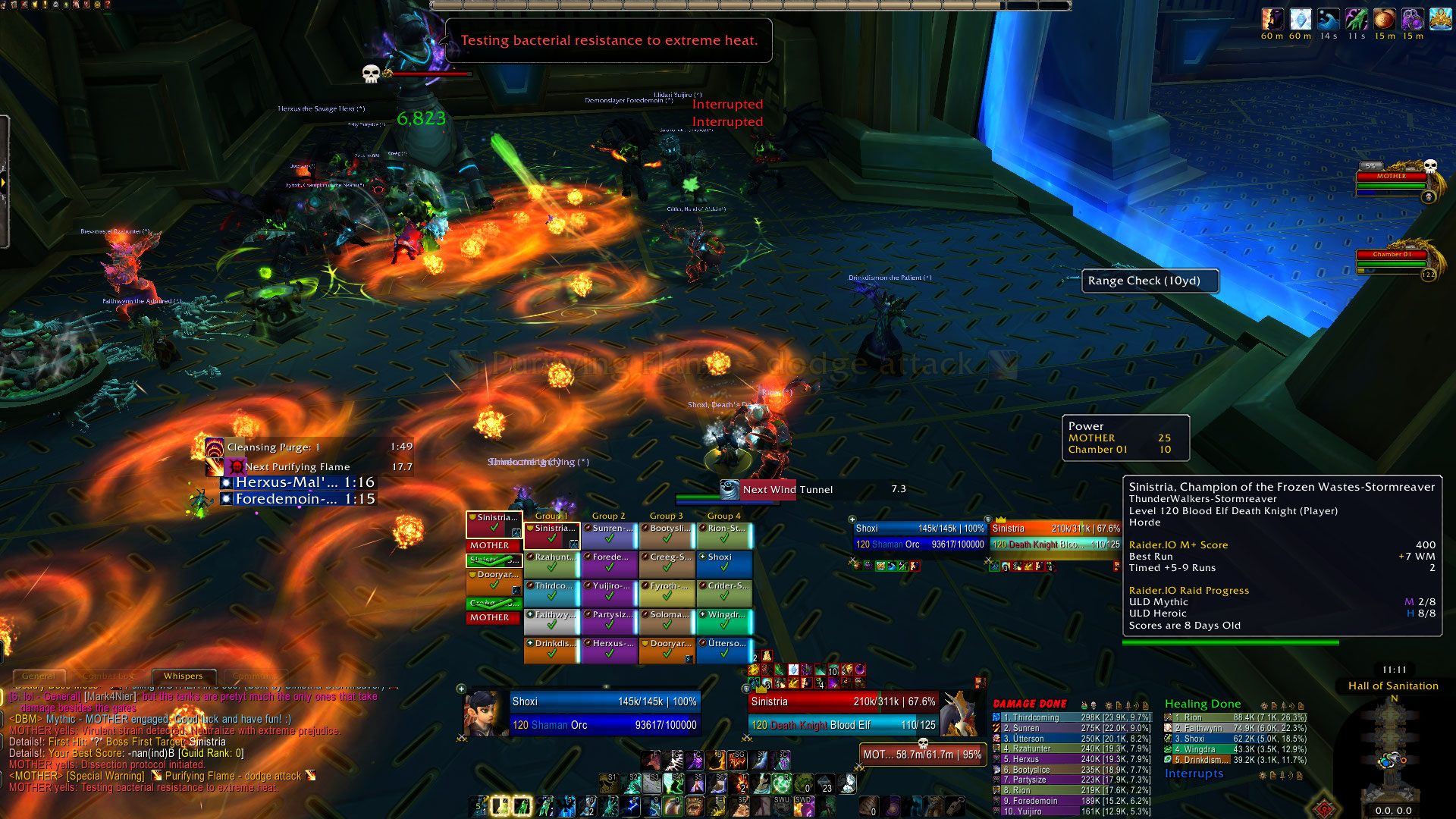Select the Chamber 01 boss frame
1456x819 pixels.
point(1392,260)
